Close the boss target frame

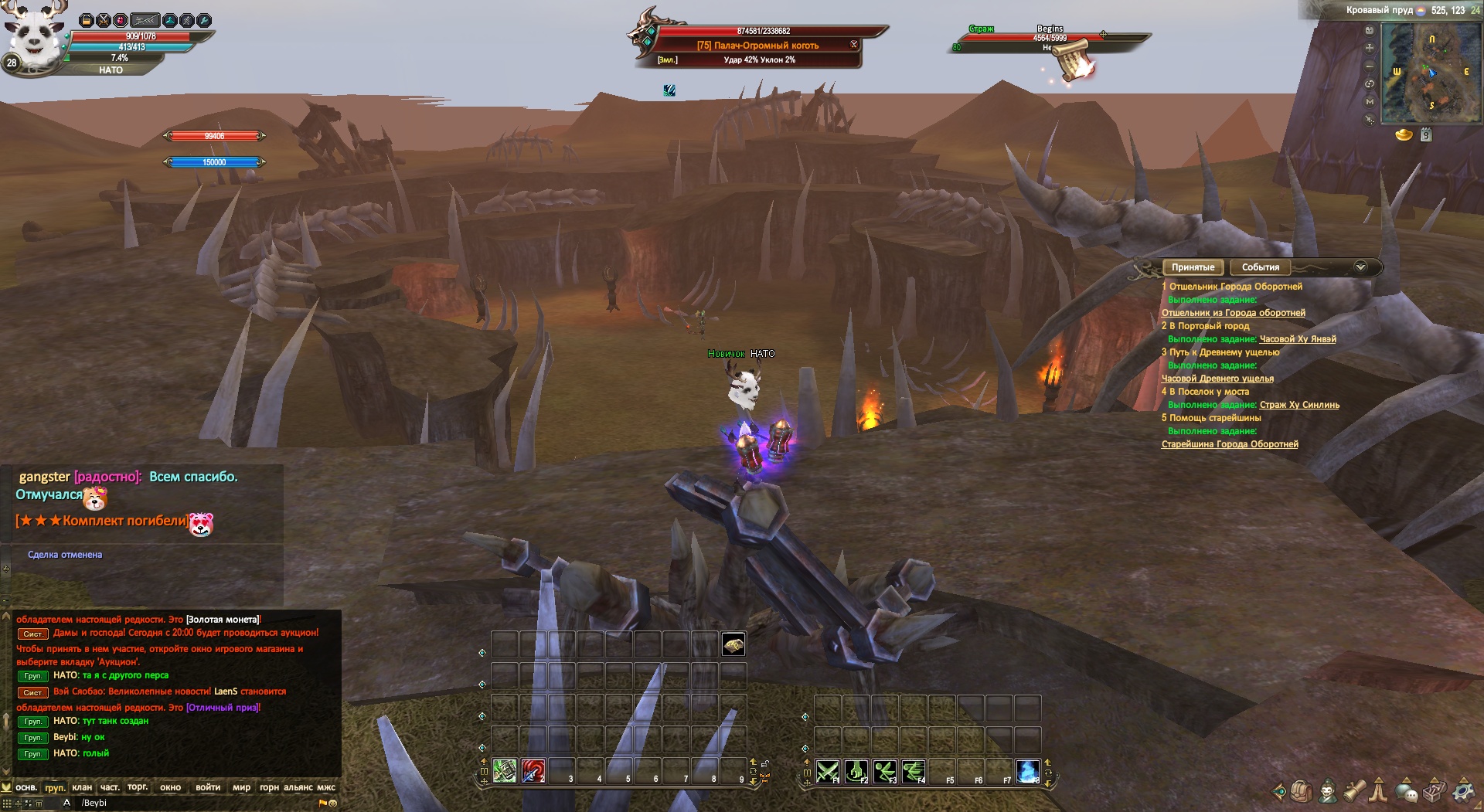[854, 45]
